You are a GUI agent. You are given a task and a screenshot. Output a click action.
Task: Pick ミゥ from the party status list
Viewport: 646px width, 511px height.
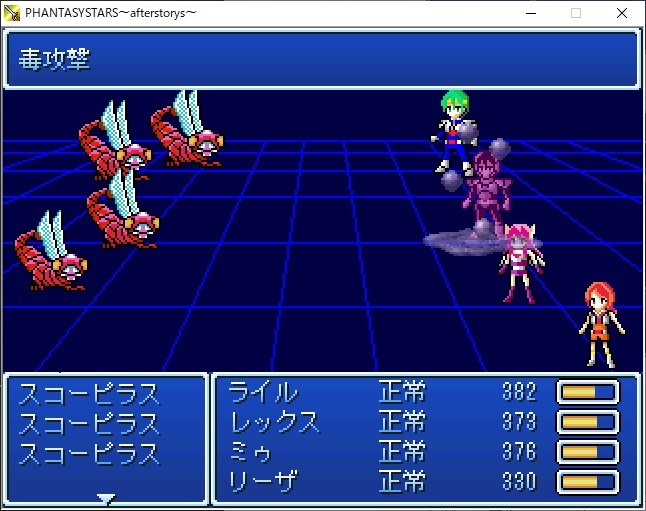tap(251, 451)
